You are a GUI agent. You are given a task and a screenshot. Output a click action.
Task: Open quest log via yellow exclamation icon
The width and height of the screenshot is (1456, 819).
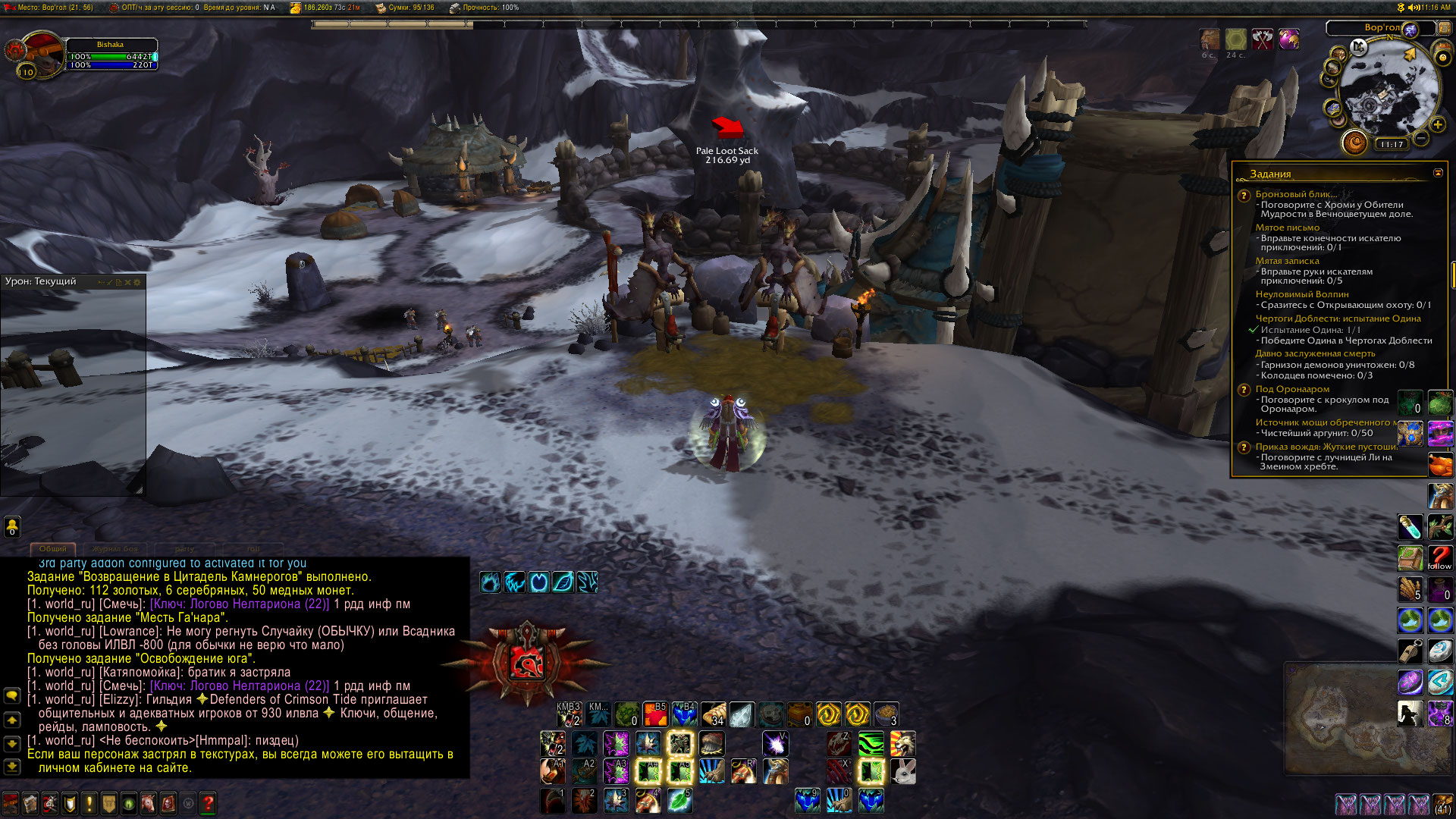(x=89, y=803)
